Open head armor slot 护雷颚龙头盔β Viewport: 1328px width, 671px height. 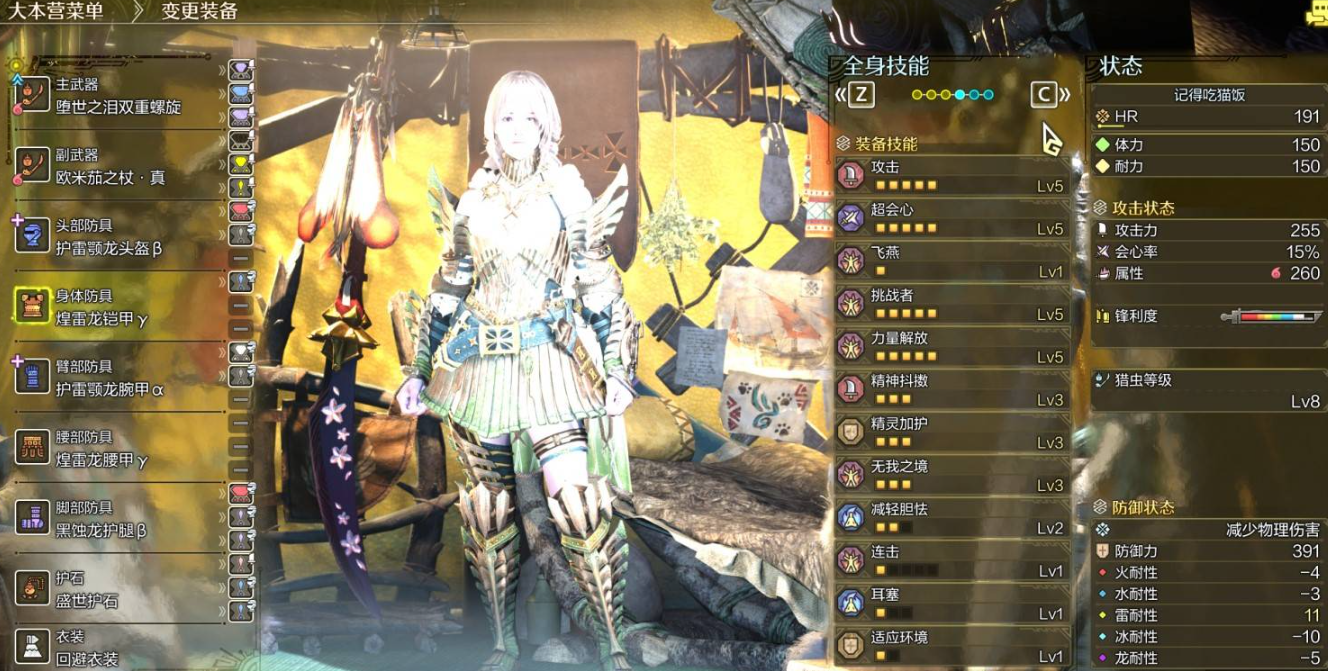pos(108,238)
